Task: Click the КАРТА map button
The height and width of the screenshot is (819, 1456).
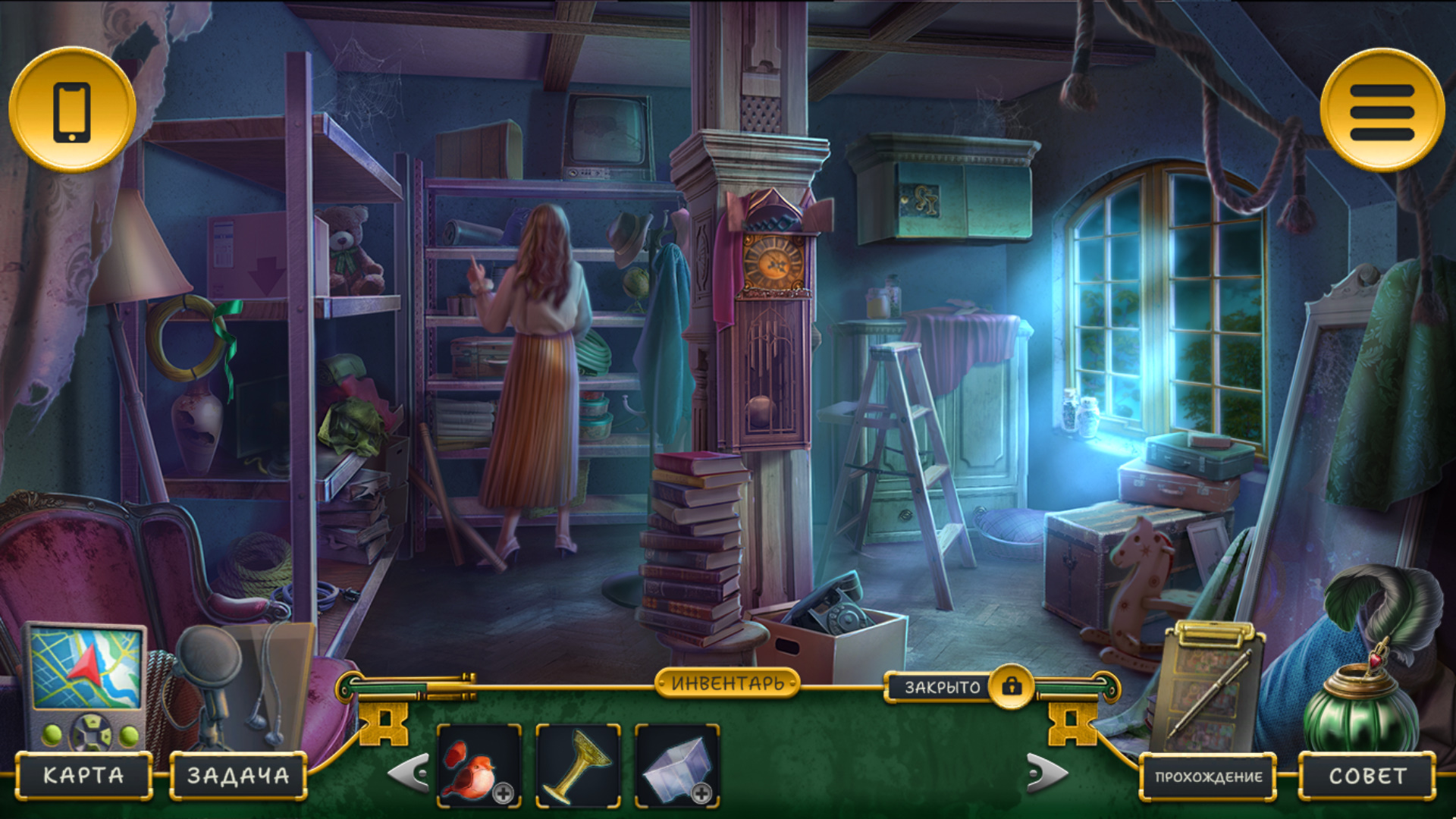Action: 83,775
